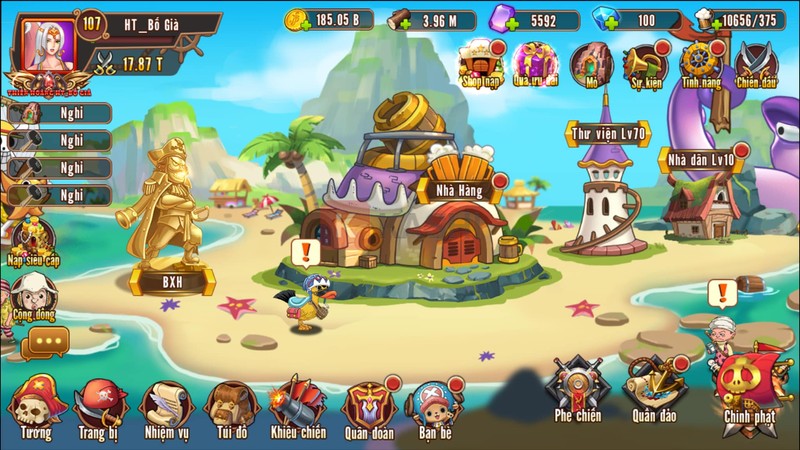The width and height of the screenshot is (800, 450).
Task: Open the Chiến đấu battle icon
Action: (x=756, y=65)
